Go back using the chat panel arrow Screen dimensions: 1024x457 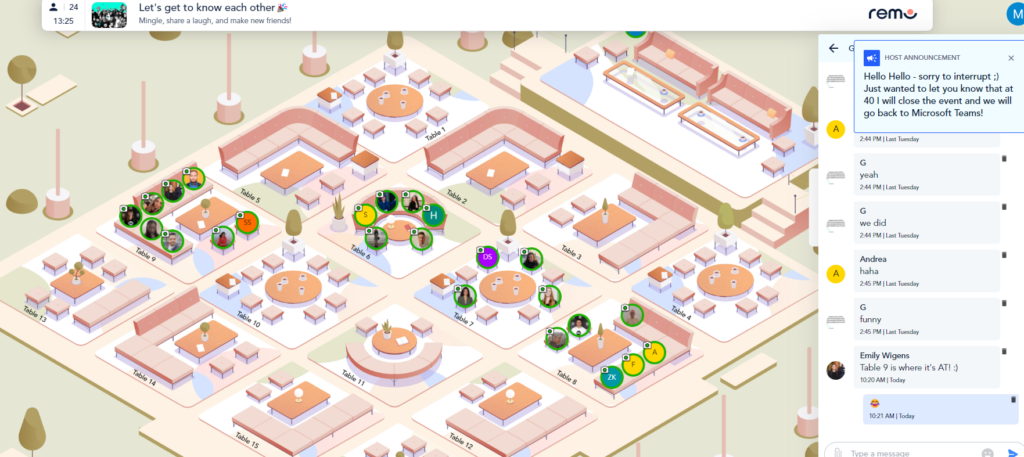[833, 47]
